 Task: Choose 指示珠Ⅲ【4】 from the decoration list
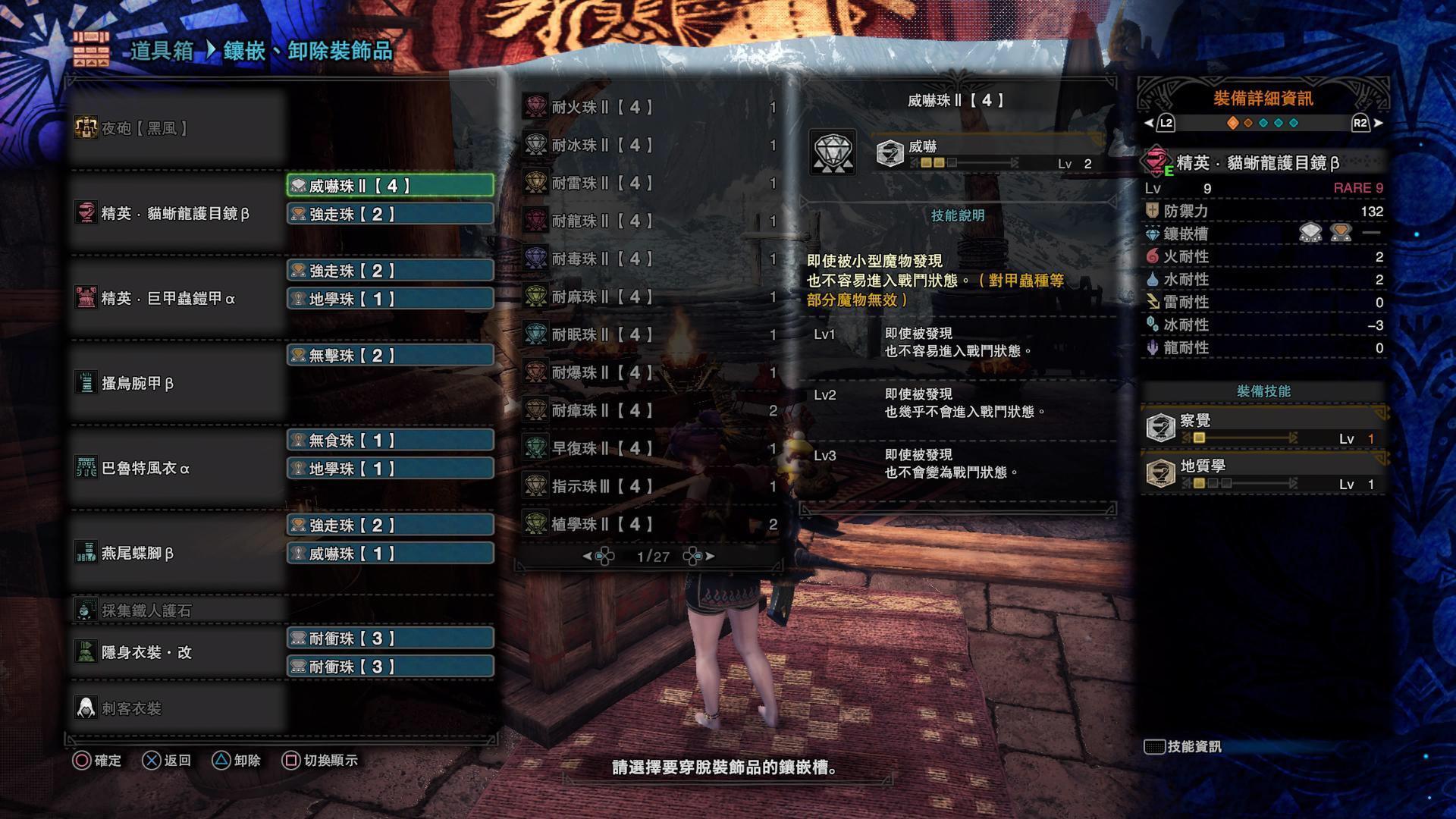point(649,486)
